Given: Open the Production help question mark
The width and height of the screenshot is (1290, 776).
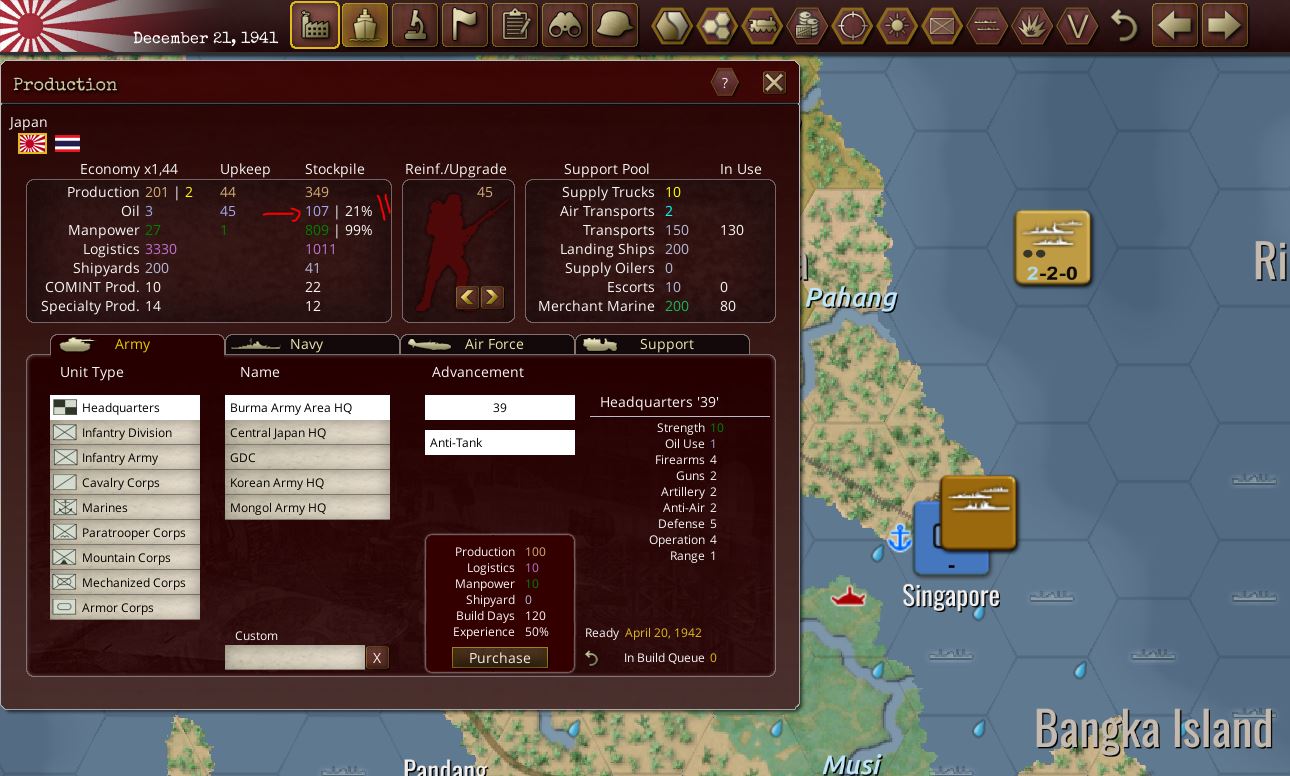Looking at the screenshot, I should (x=724, y=83).
